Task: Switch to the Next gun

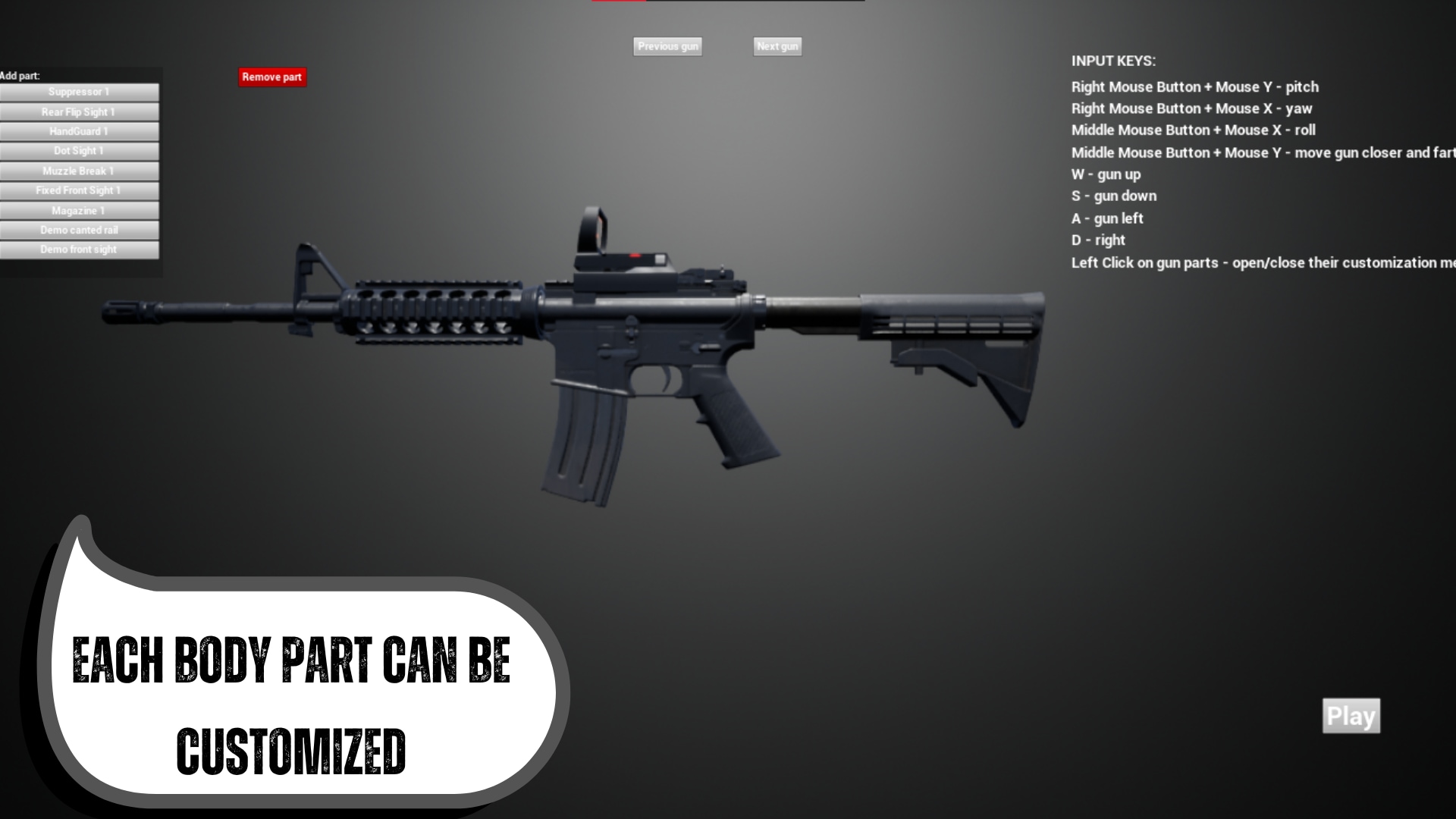Action: point(777,46)
